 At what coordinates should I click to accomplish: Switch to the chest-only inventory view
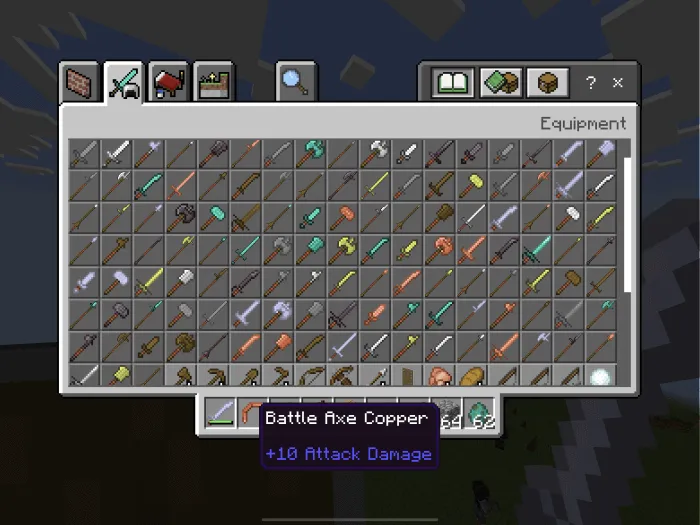547,83
